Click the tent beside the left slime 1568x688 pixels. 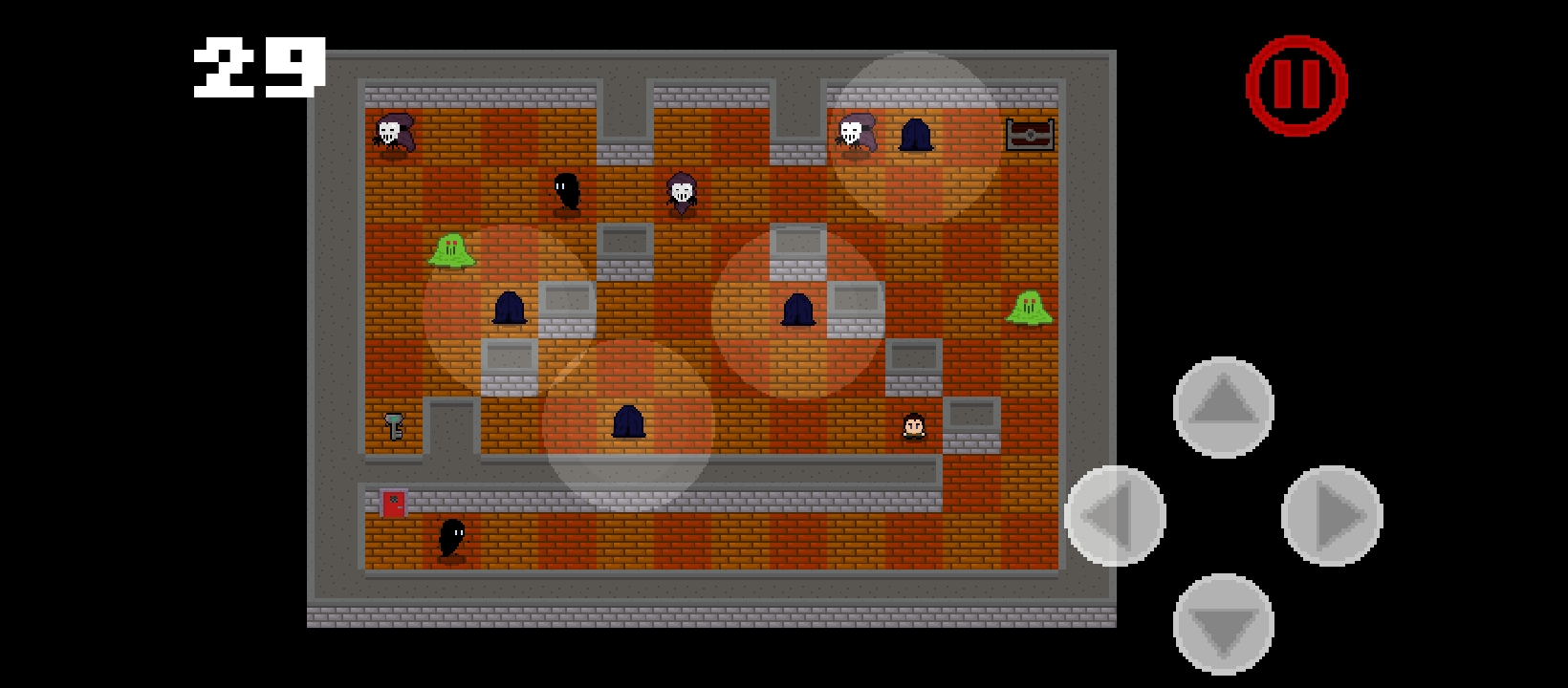(510, 307)
